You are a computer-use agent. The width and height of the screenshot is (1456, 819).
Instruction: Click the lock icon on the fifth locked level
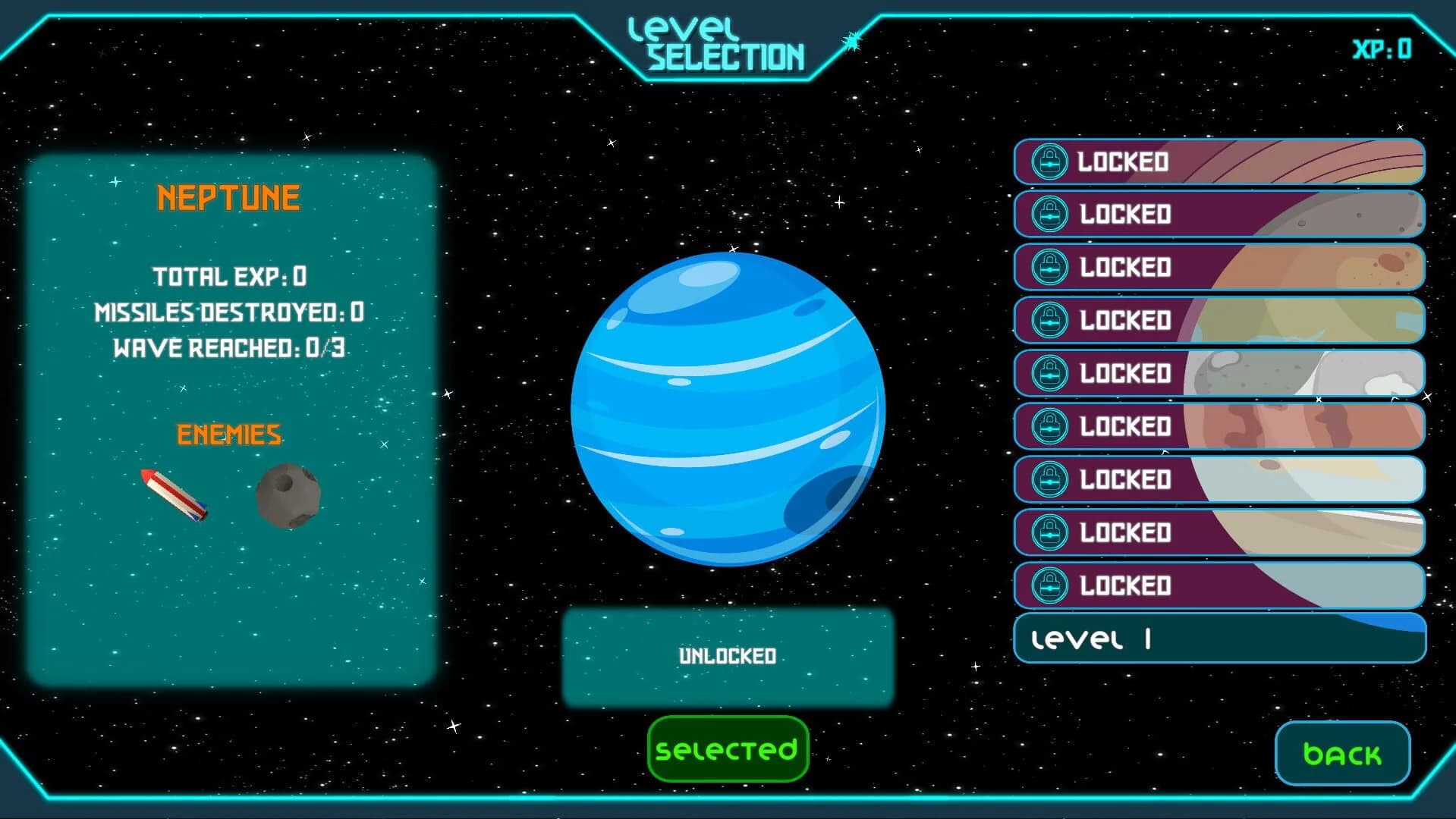(x=1049, y=373)
